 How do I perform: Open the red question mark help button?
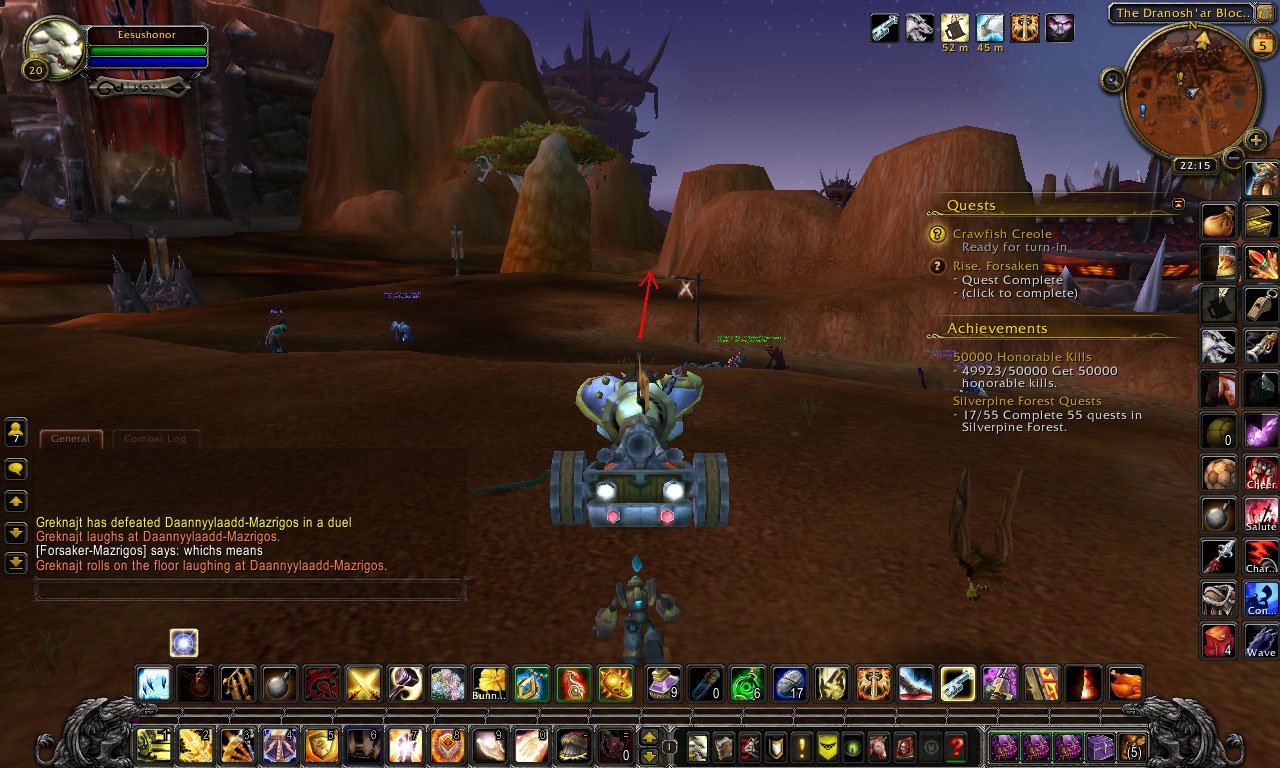pos(957,747)
